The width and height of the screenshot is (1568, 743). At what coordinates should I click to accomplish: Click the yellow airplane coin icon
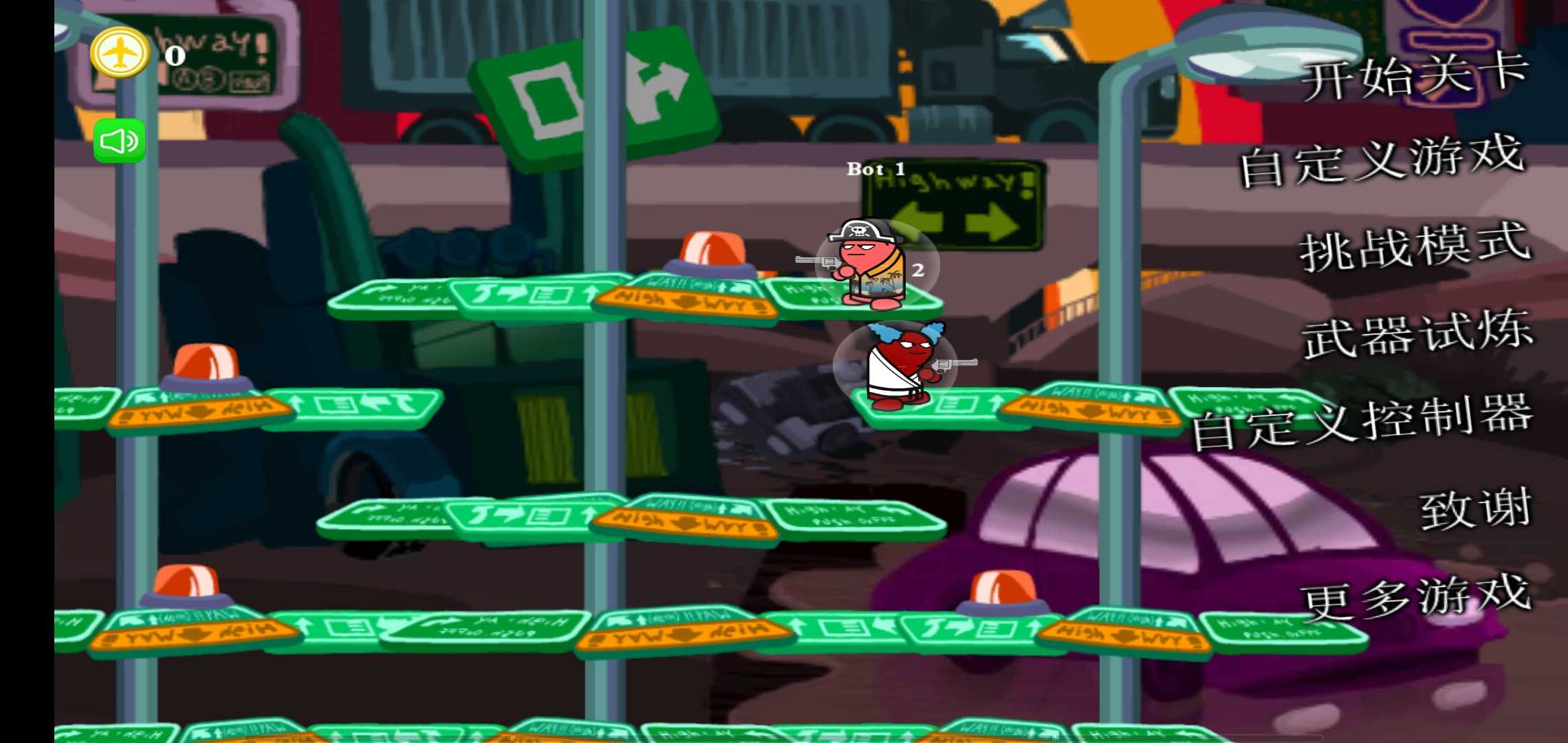[x=120, y=53]
